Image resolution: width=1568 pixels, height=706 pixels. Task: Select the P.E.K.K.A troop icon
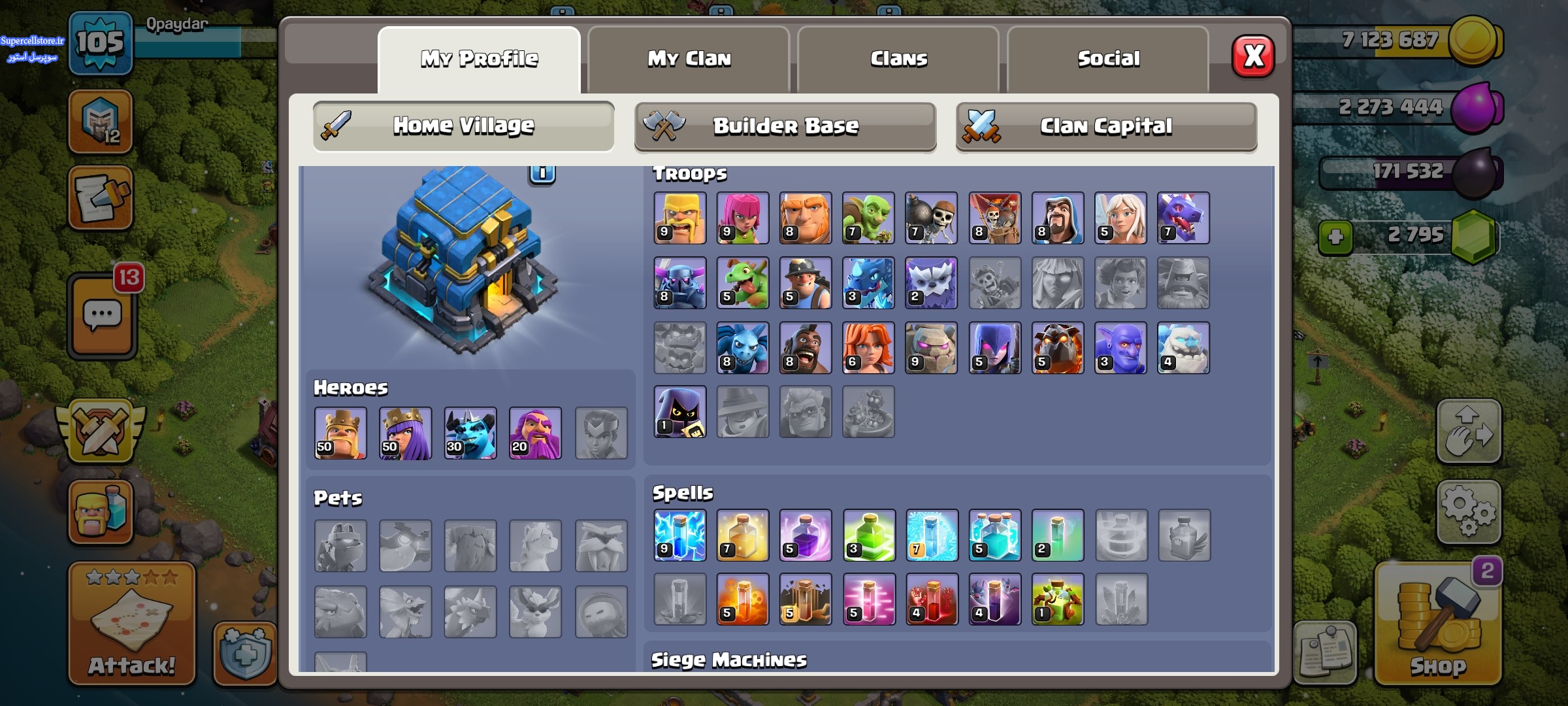tap(679, 283)
